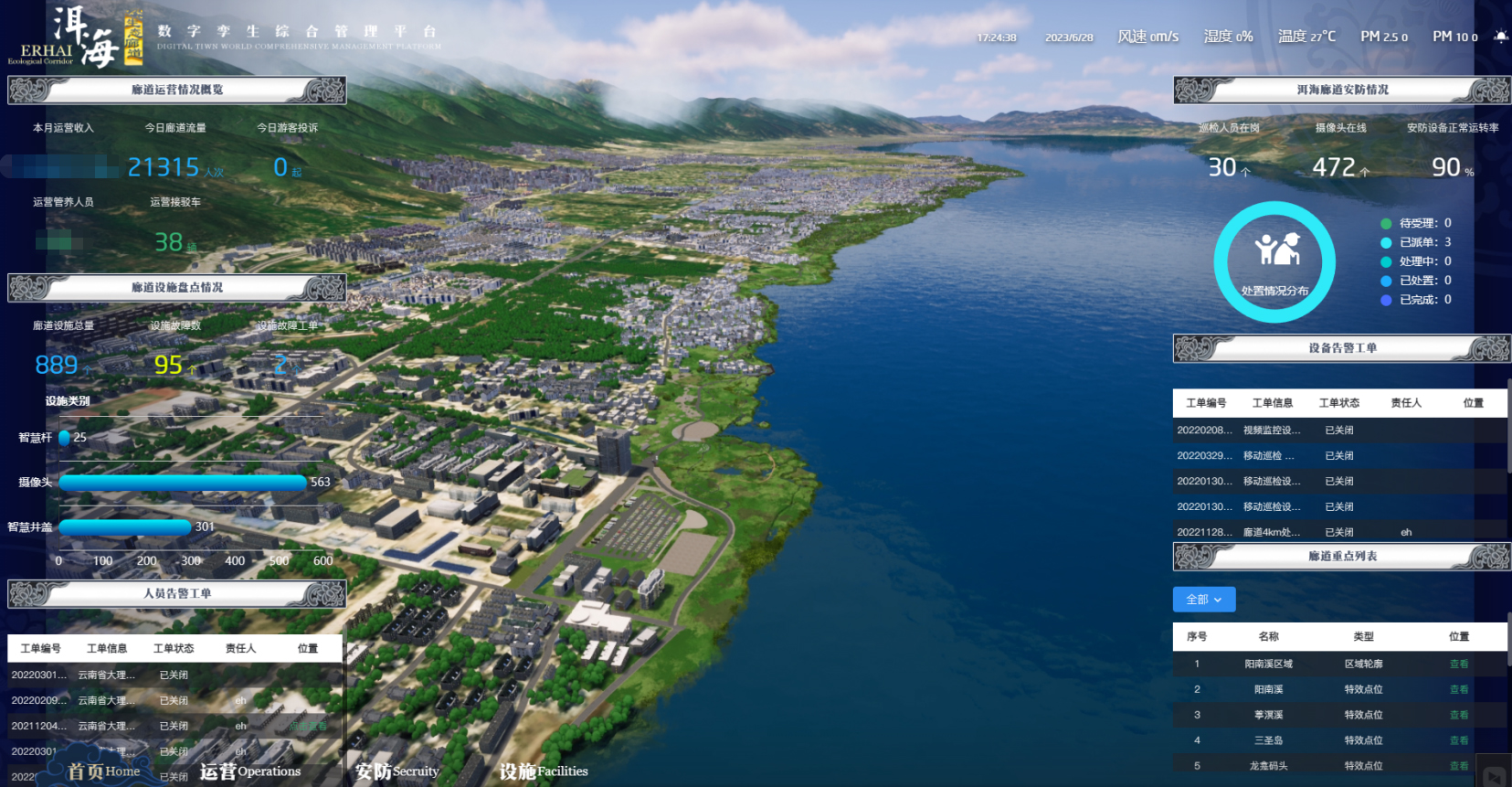
Task: View location of 阳南溪区域 row
Action: point(1458,665)
